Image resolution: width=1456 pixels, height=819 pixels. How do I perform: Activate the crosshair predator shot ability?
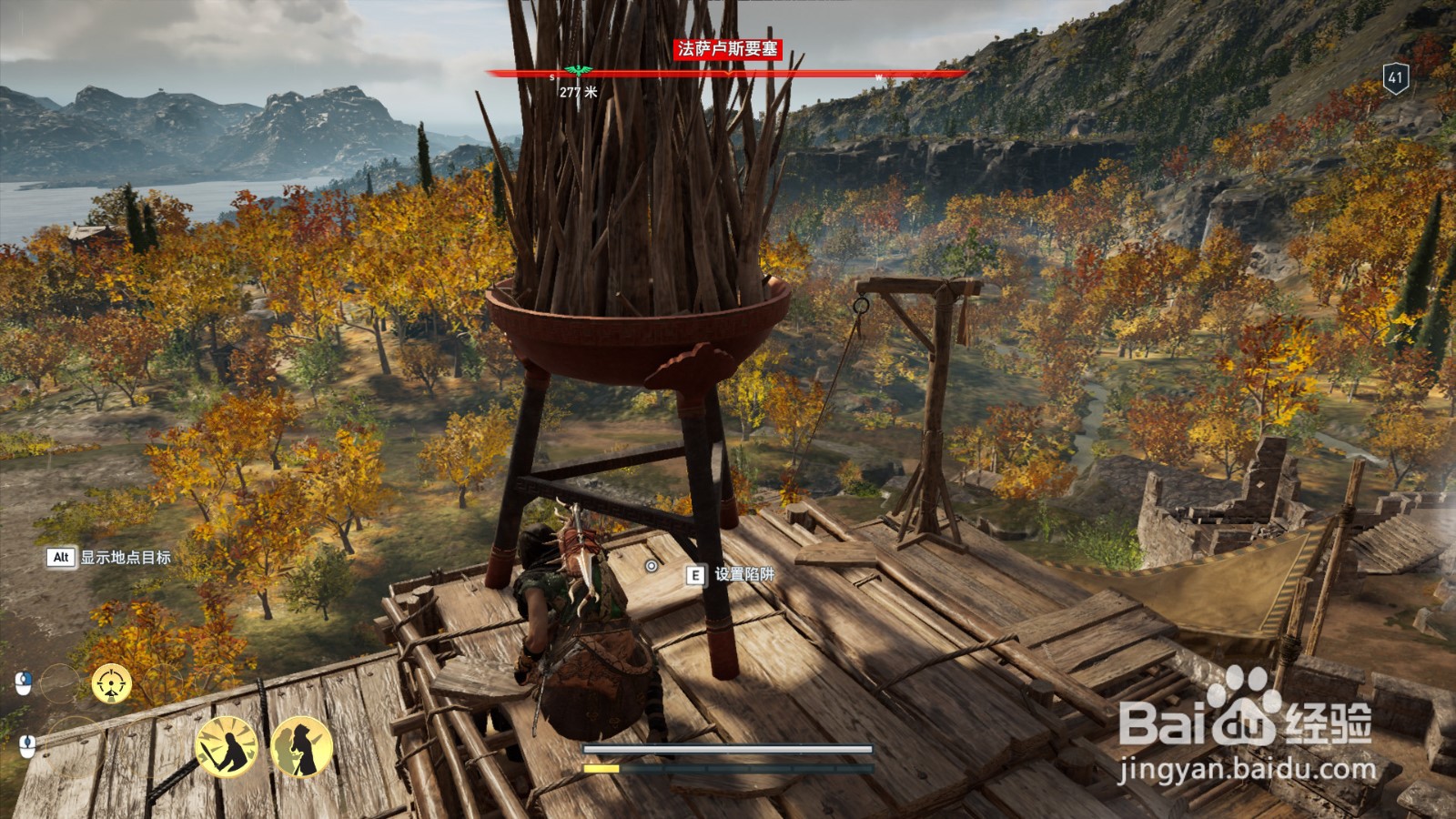pos(112,683)
